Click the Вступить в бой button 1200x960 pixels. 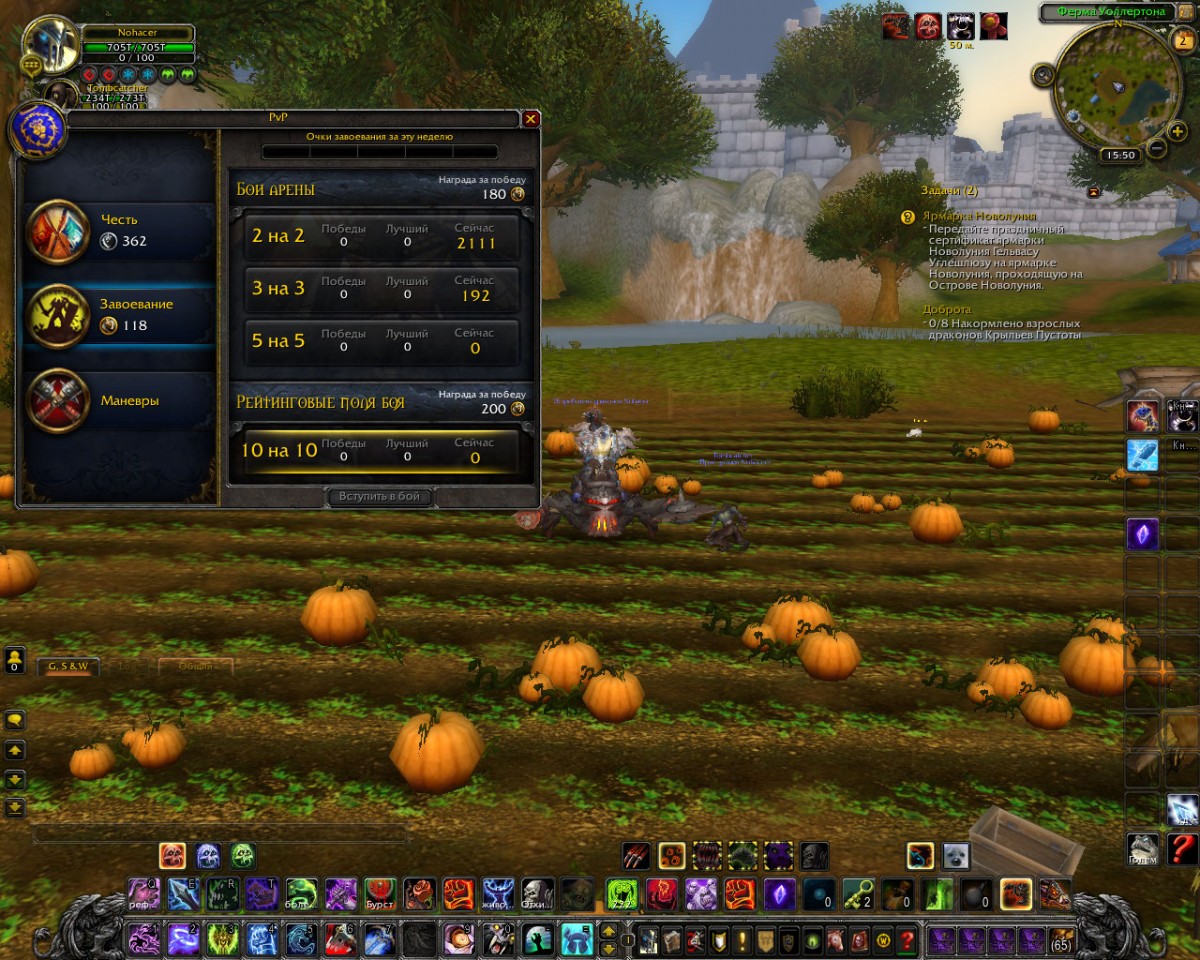pyautogui.click(x=384, y=497)
